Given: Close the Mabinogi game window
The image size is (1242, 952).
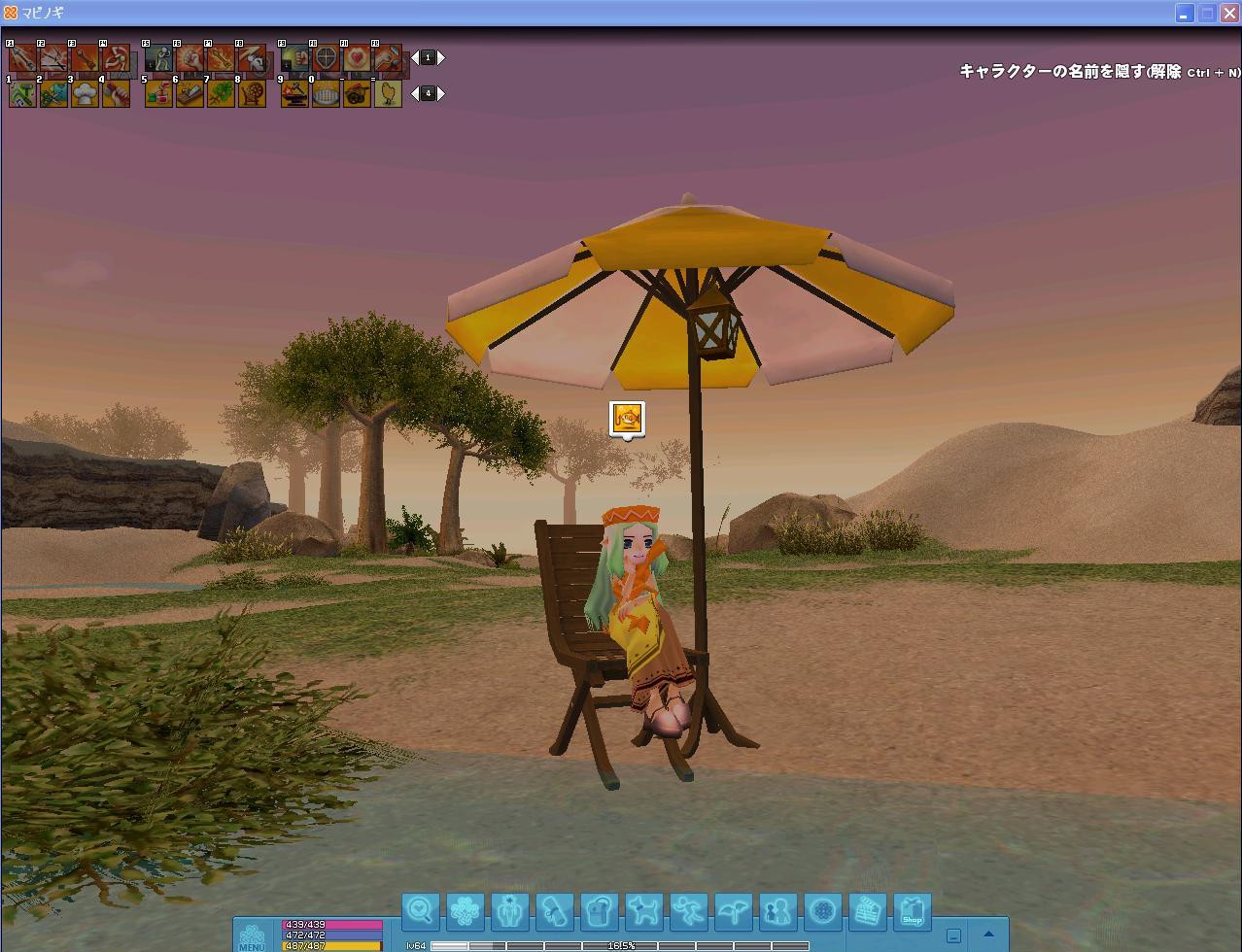Looking at the screenshot, I should (1229, 13).
